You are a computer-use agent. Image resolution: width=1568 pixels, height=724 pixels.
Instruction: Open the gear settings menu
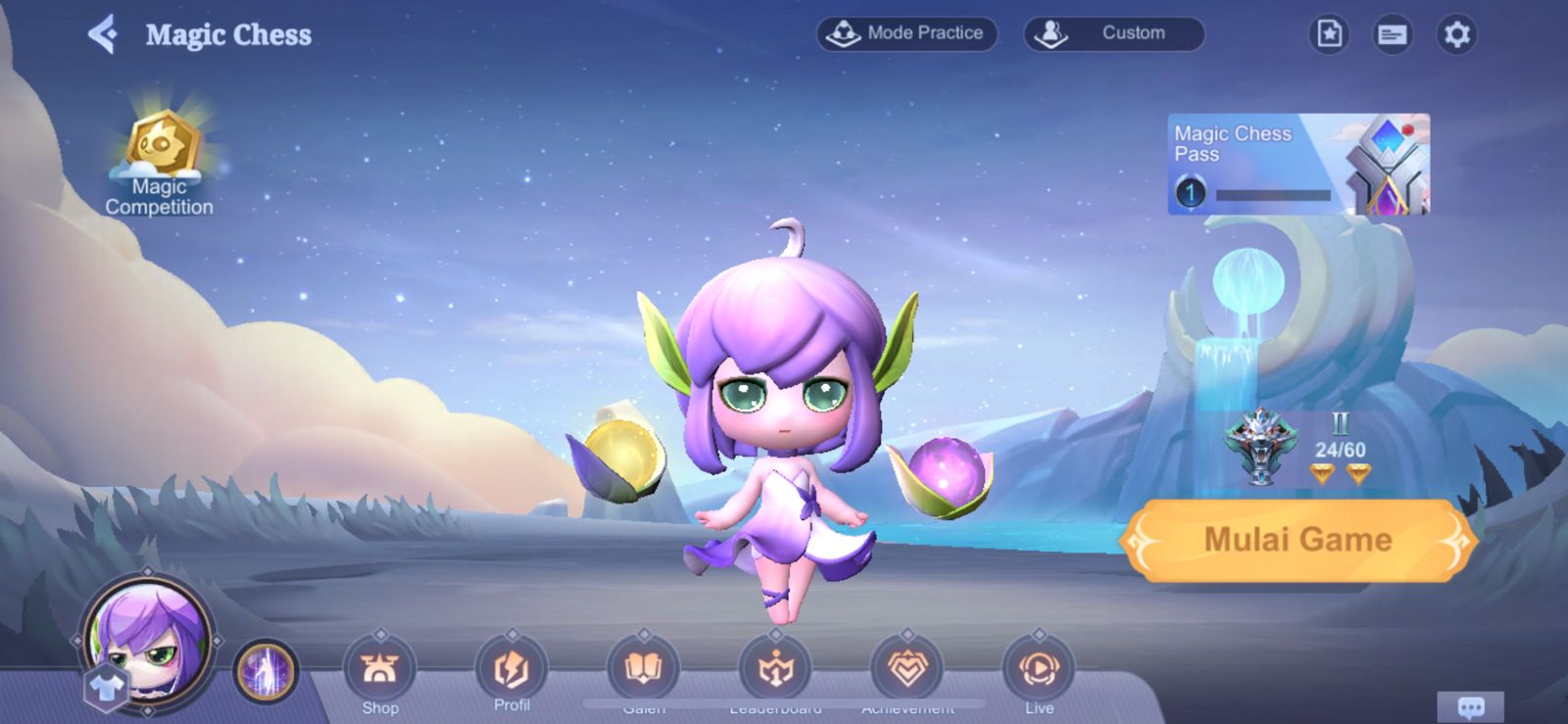[x=1457, y=35]
